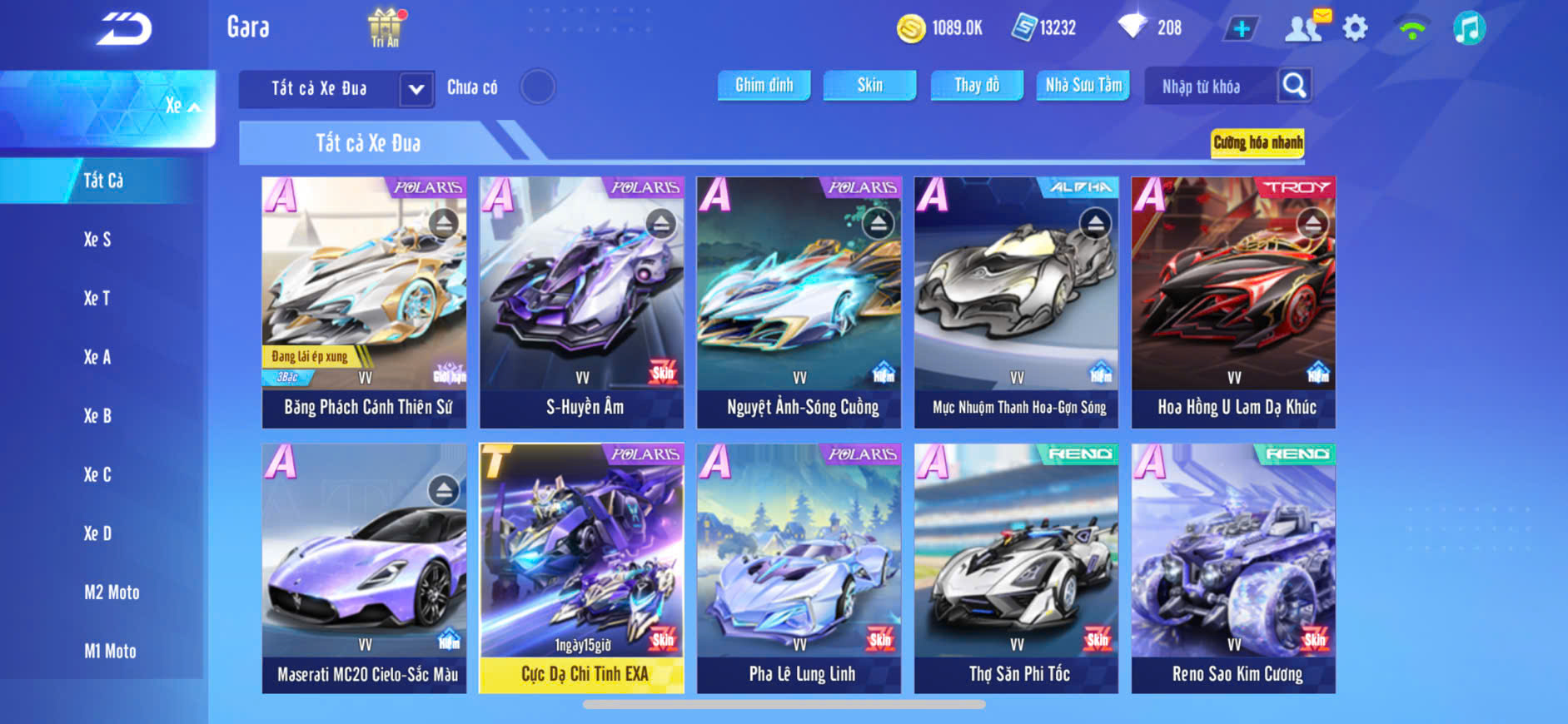Click the blue plus add-currency button
The width and height of the screenshot is (1568, 724).
click(1241, 28)
